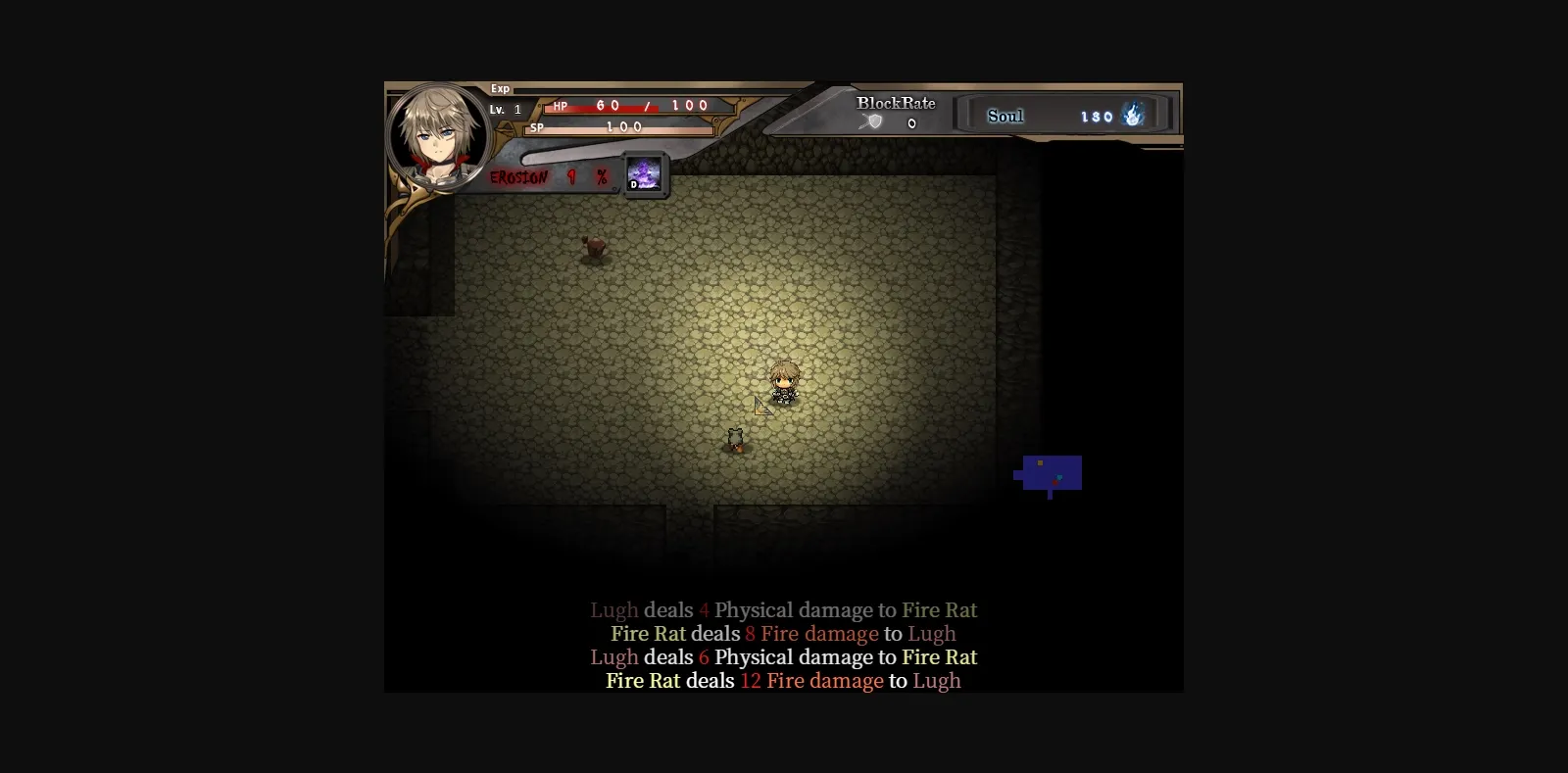Screen dimensions: 1568x773
Task: Click the BlockRate sword-and-shield icon
Action: tap(870, 121)
